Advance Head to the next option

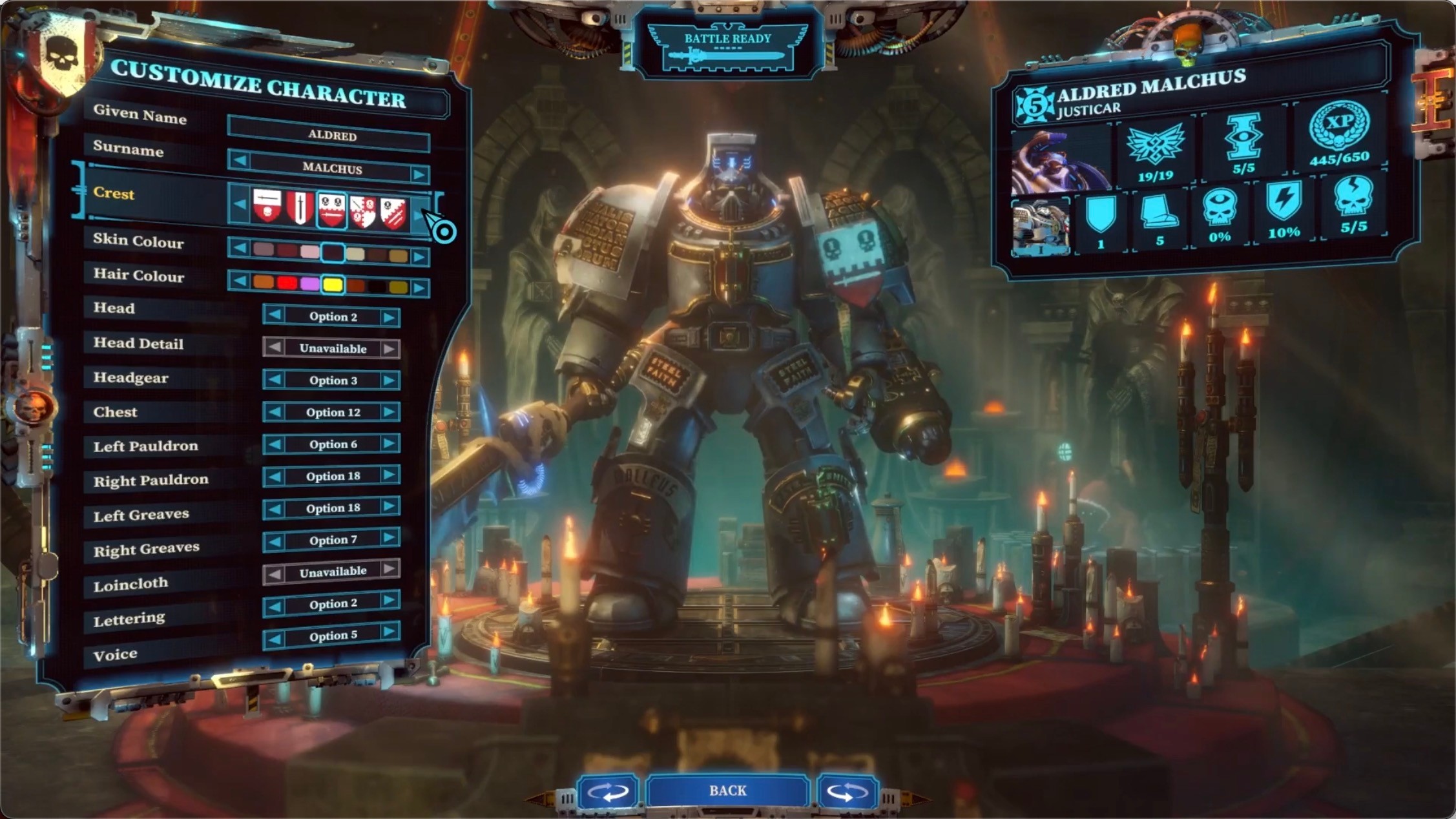tap(389, 316)
